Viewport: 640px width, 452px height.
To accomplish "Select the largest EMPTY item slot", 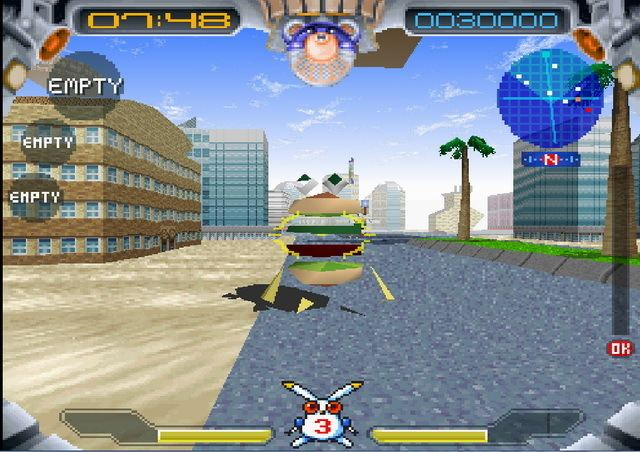I will point(84,86).
